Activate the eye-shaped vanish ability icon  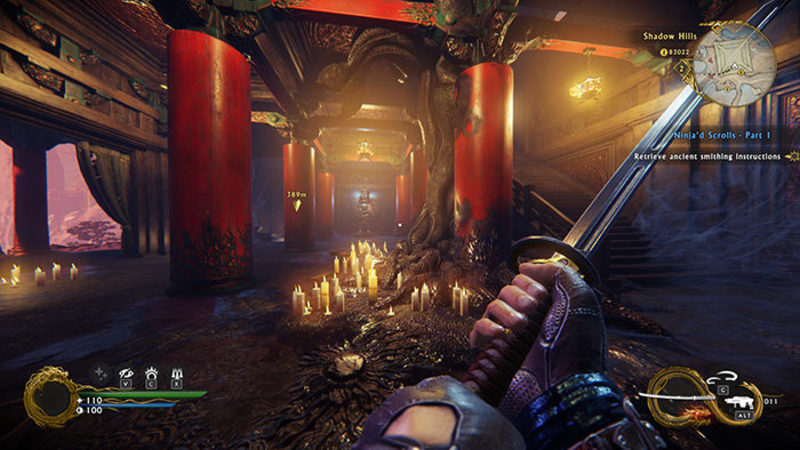[x=127, y=370]
